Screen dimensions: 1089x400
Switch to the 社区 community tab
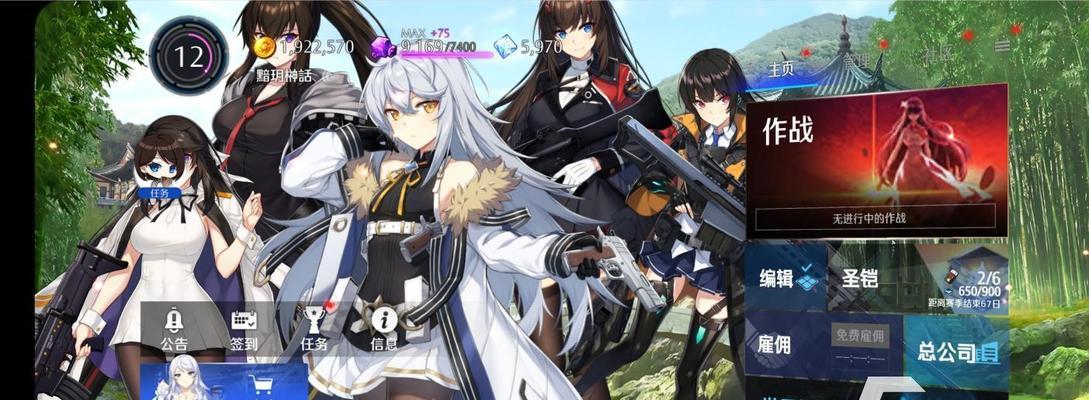coord(938,52)
